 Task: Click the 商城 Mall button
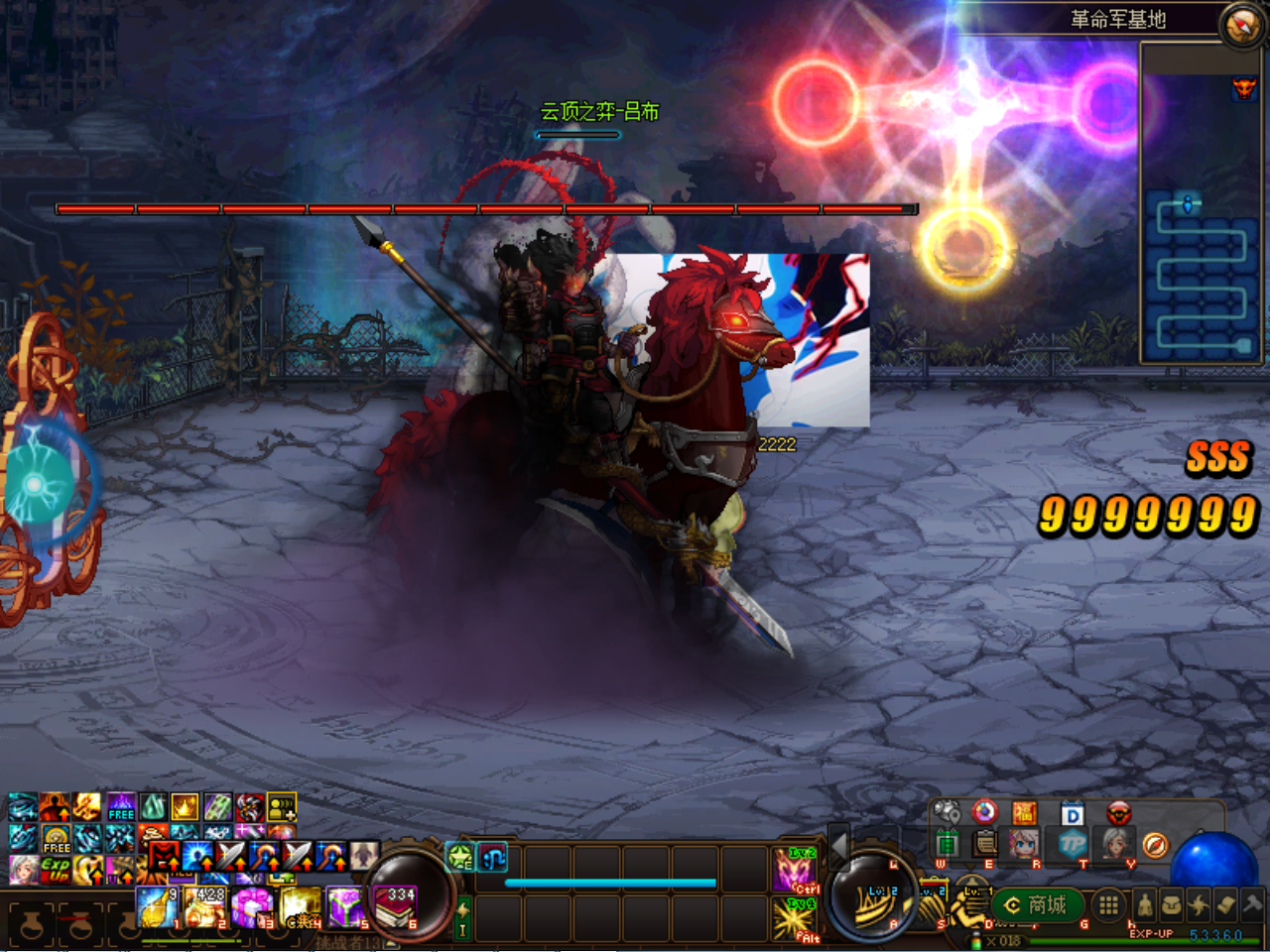click(1037, 906)
